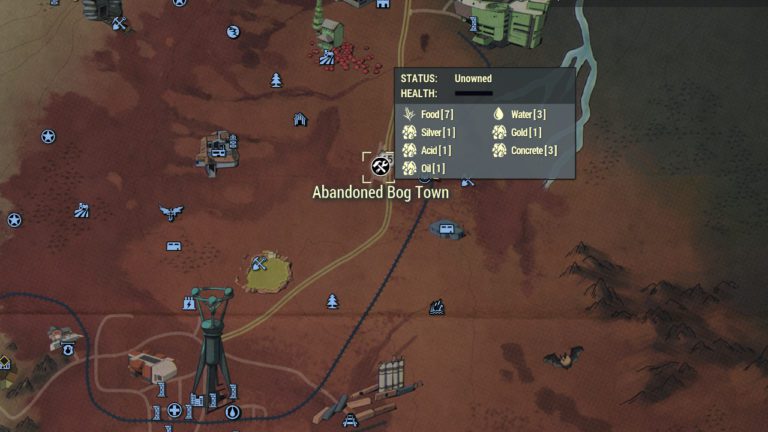The width and height of the screenshot is (768, 432).
Task: Click the small house map marker
Action: coord(300,120)
